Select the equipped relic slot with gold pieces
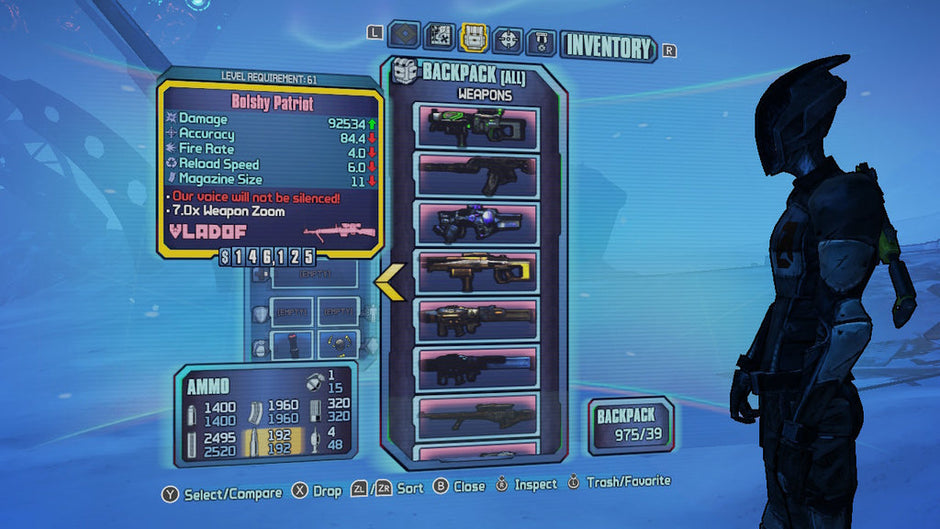 coord(339,345)
